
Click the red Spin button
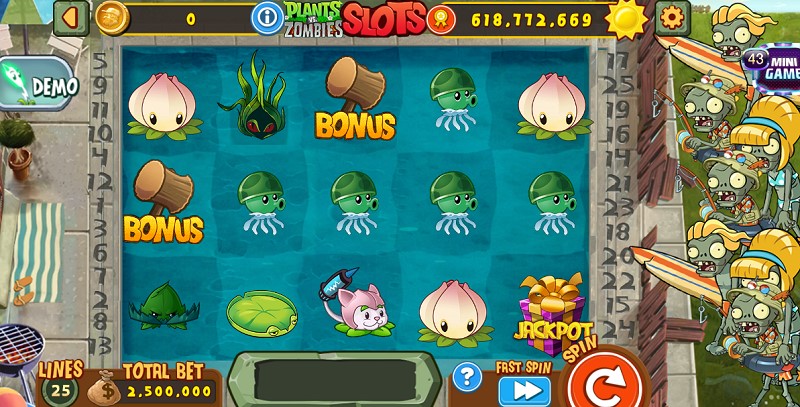pos(602,383)
